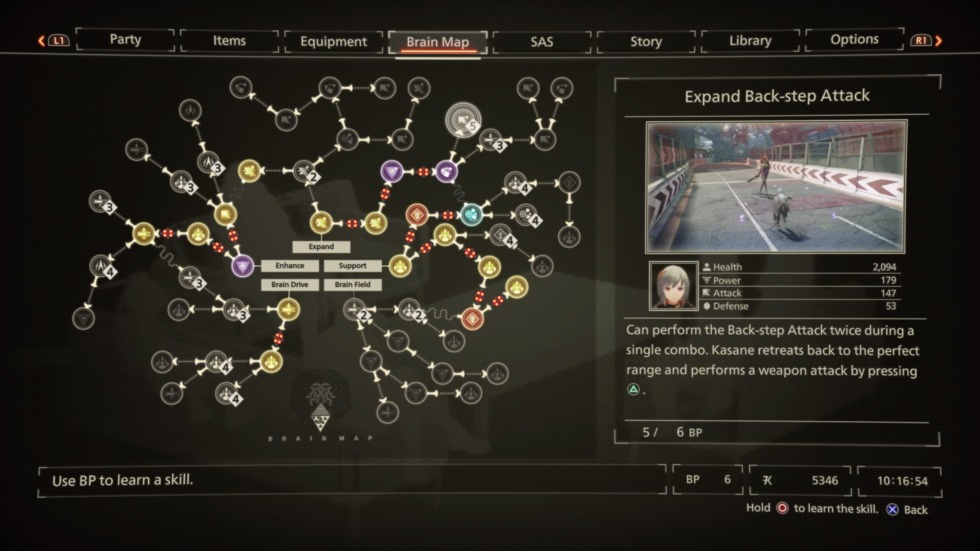Image resolution: width=980 pixels, height=551 pixels.
Task: Switch to the Party tab
Action: point(125,40)
